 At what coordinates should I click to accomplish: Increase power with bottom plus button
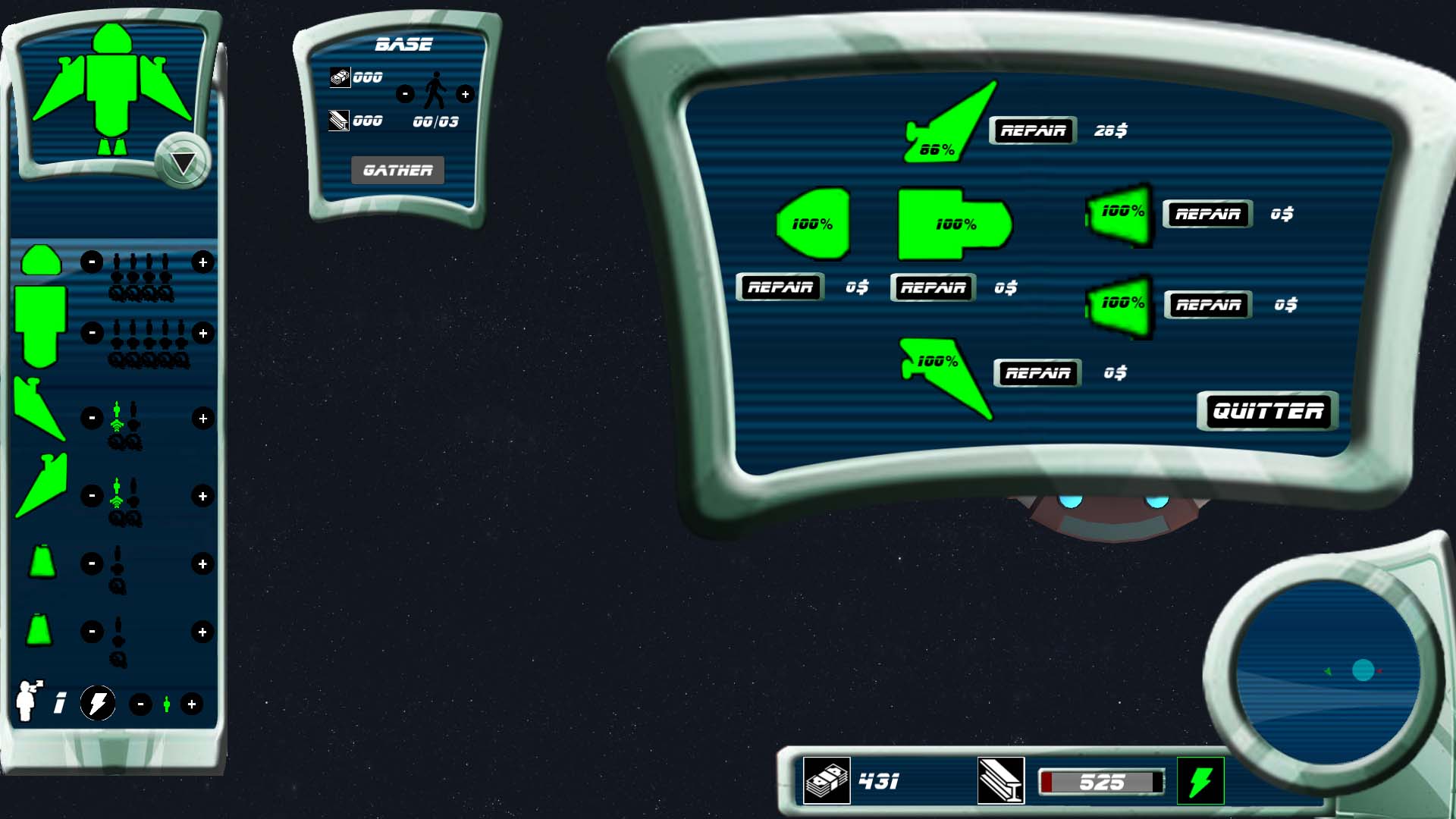pyautogui.click(x=192, y=704)
